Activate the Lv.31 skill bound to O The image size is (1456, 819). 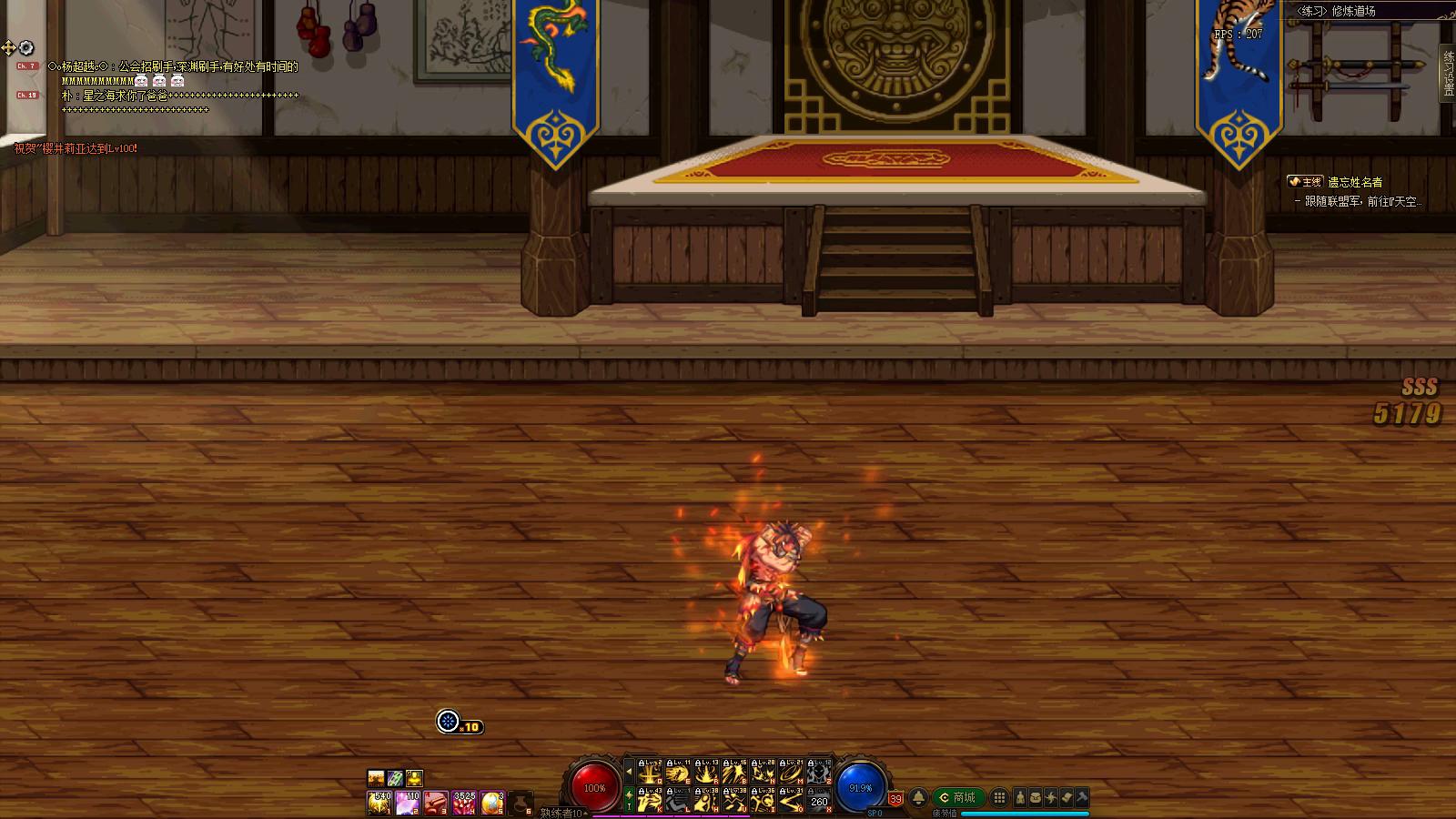[x=791, y=800]
